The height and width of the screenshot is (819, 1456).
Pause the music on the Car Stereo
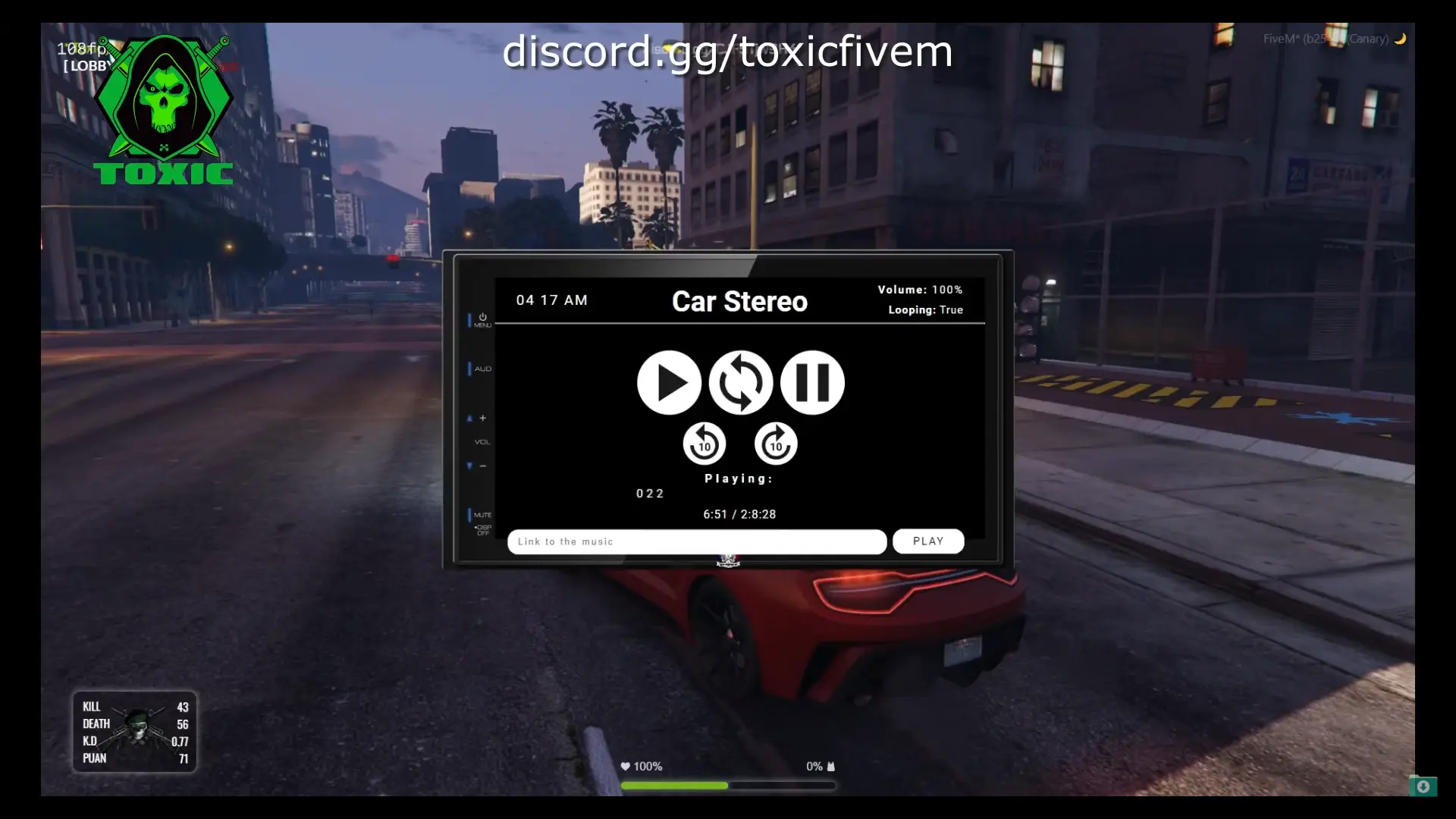click(x=812, y=382)
